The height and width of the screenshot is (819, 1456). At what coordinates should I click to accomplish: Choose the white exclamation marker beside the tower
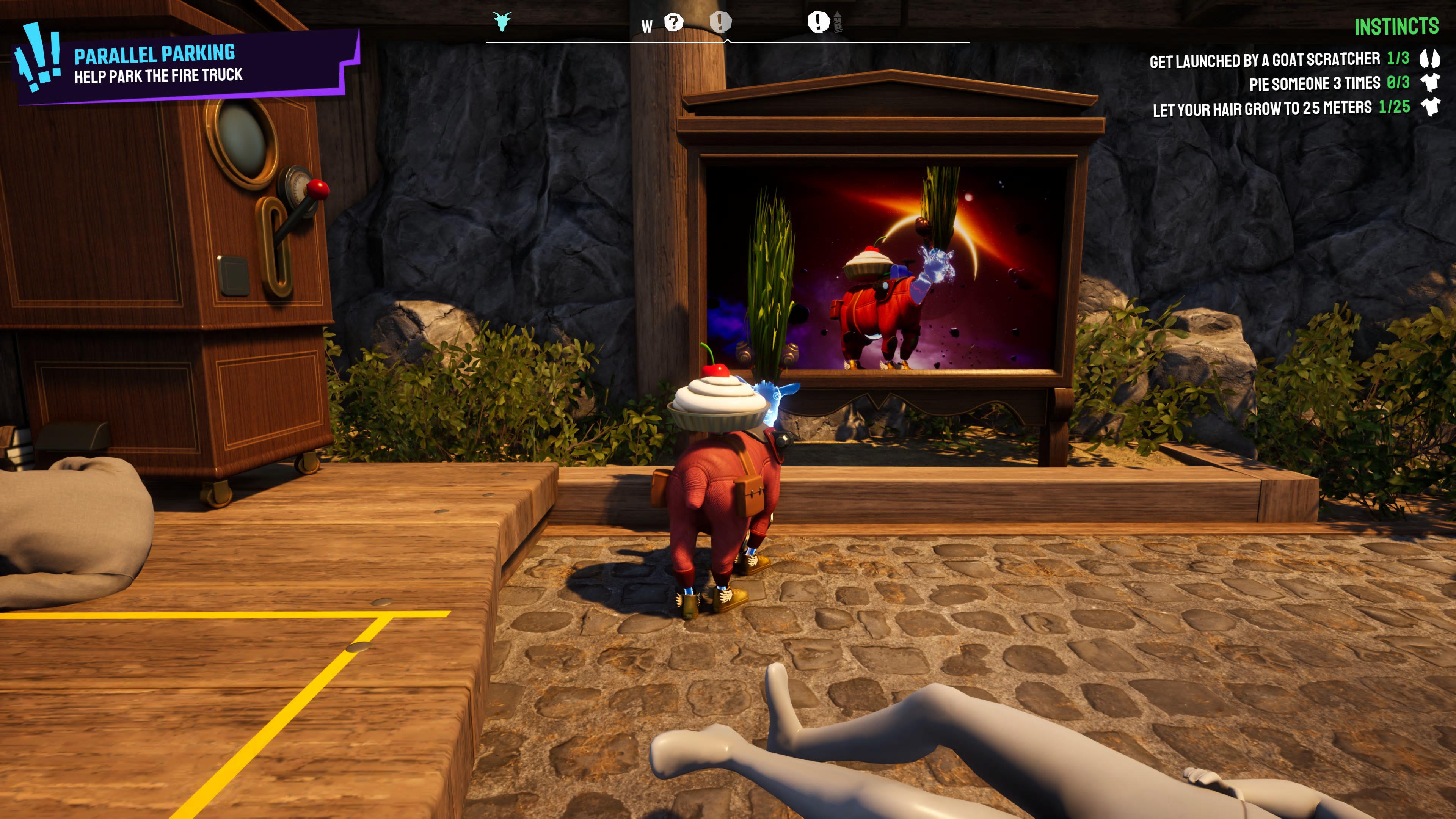pyautogui.click(x=818, y=22)
